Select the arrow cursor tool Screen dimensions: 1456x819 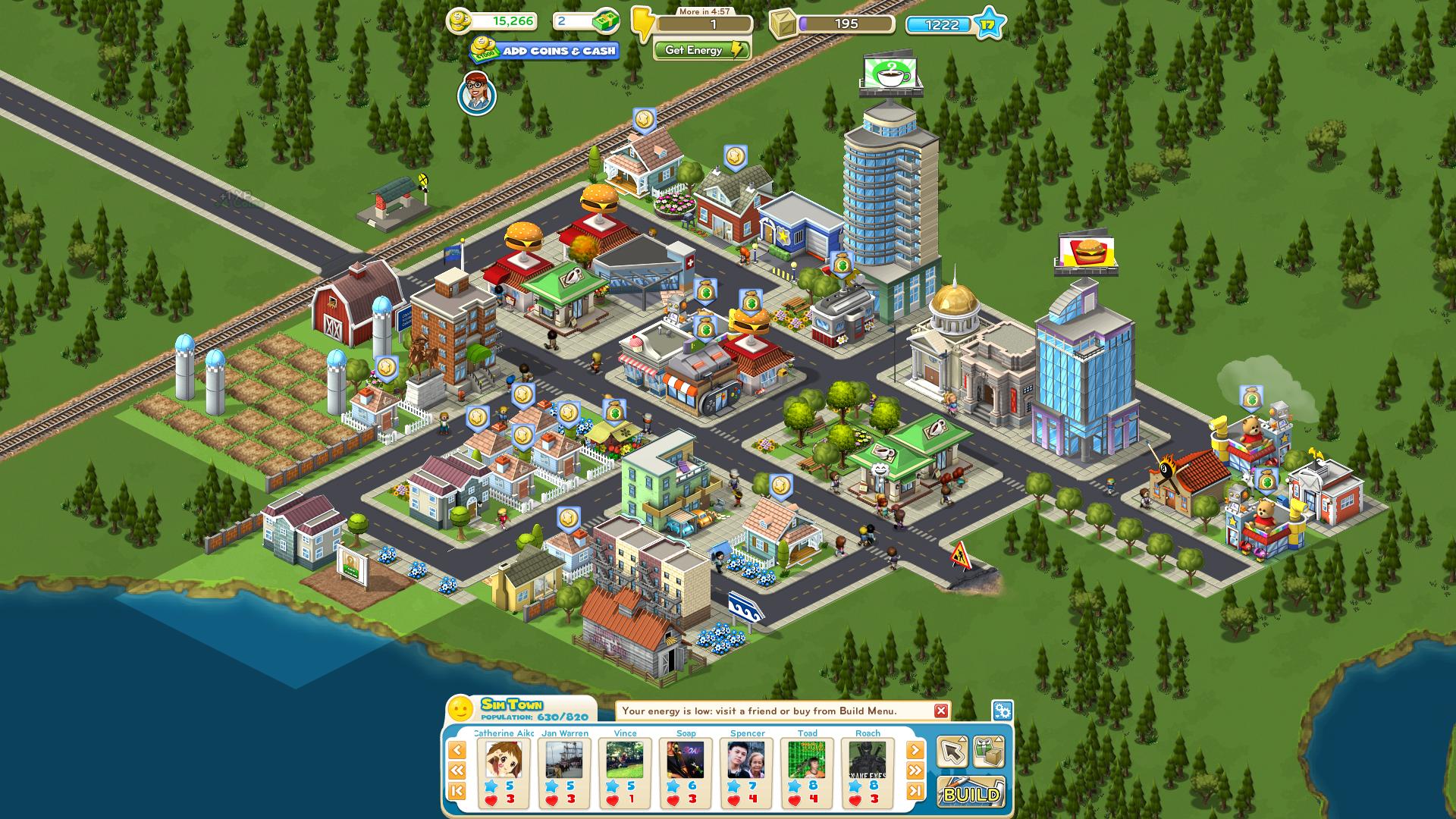pos(951,752)
